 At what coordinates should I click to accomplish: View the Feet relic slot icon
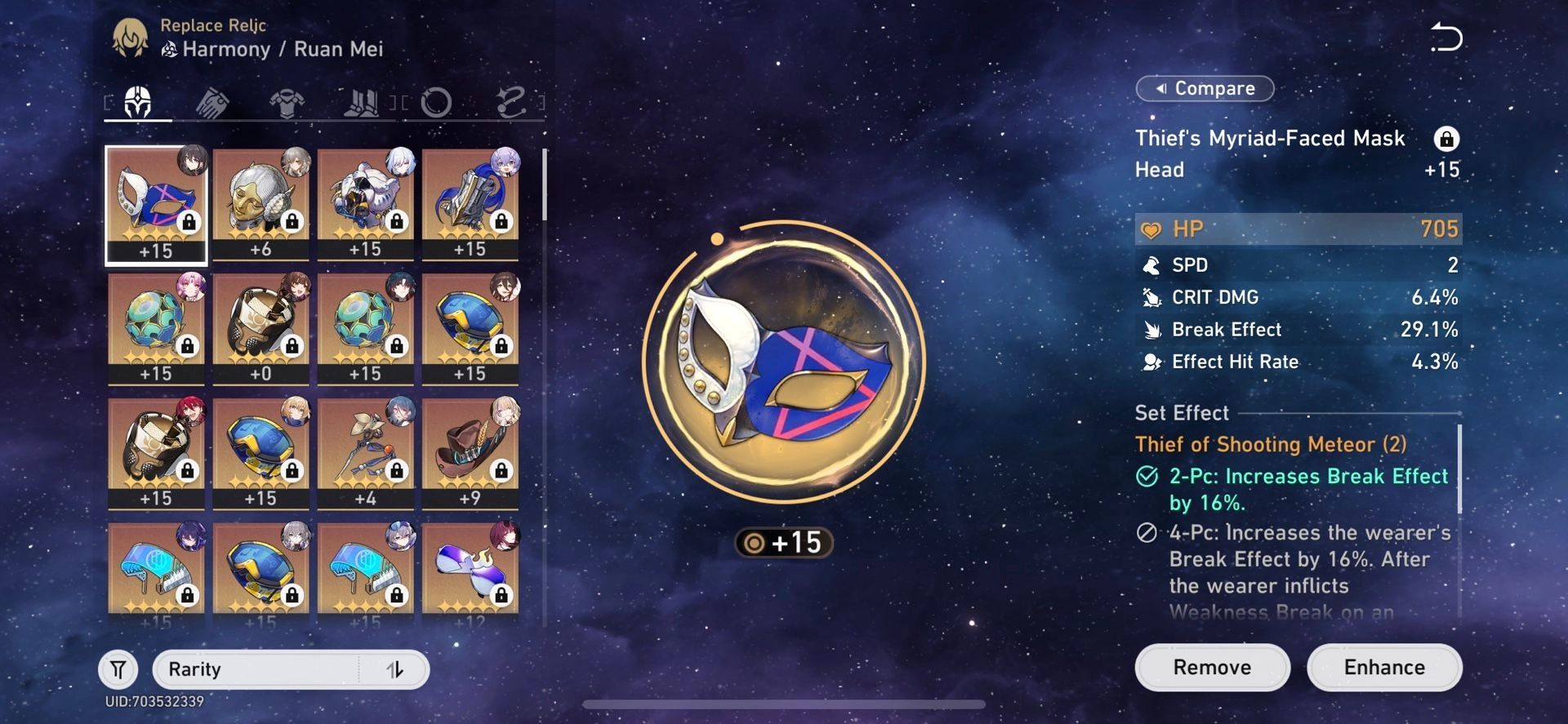(x=363, y=102)
